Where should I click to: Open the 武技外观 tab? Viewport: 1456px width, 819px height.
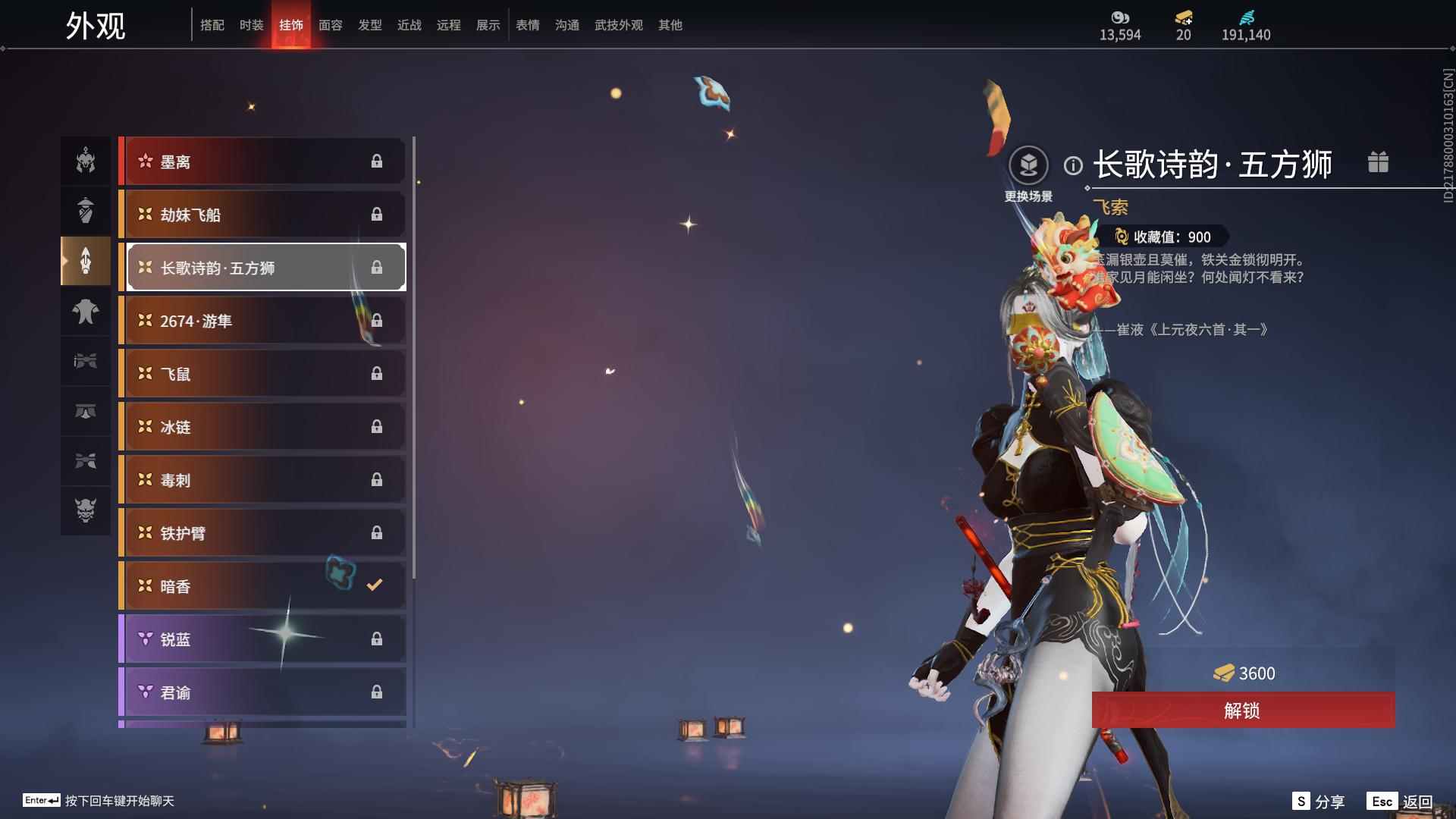coord(618,25)
